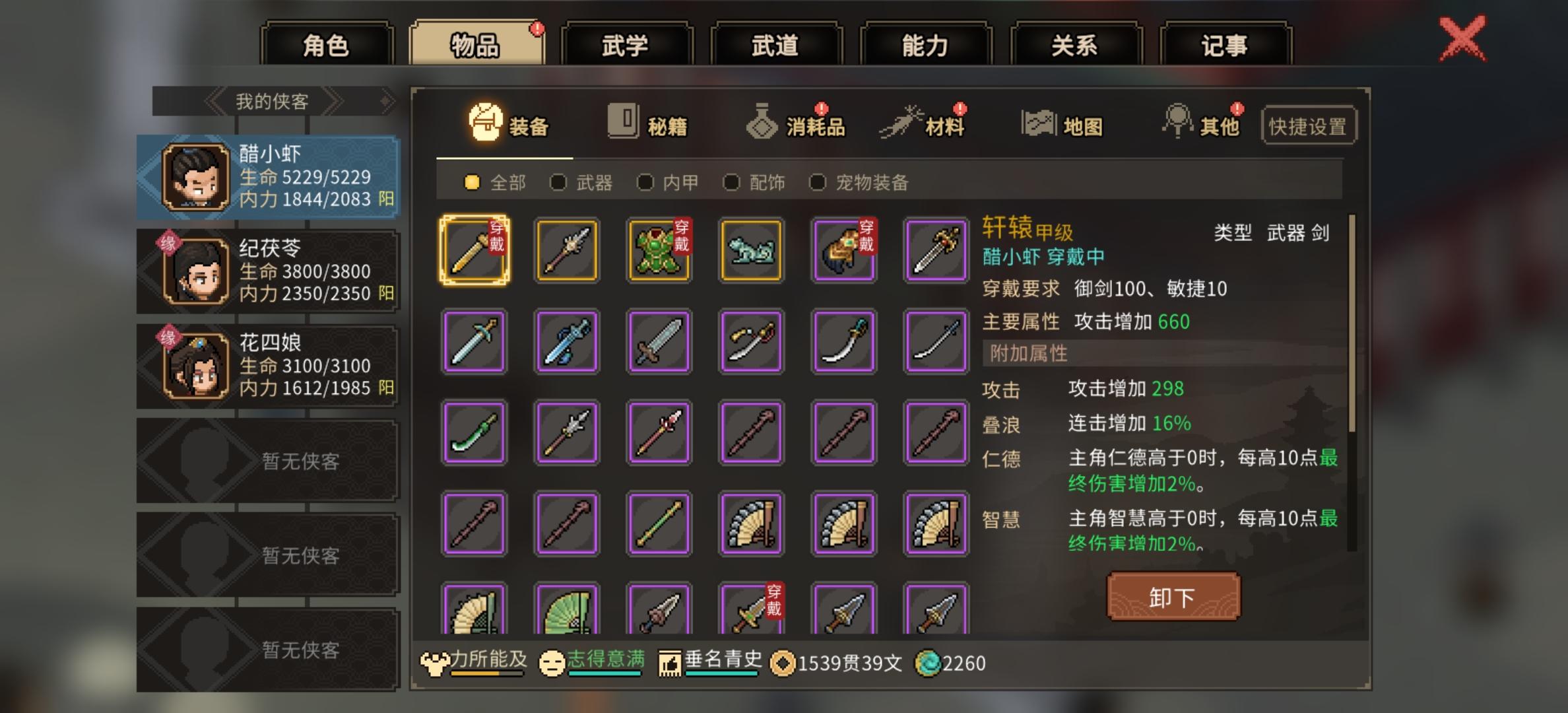Select the green armor marked 穿戴
This screenshot has height=713, width=1568.
659,250
